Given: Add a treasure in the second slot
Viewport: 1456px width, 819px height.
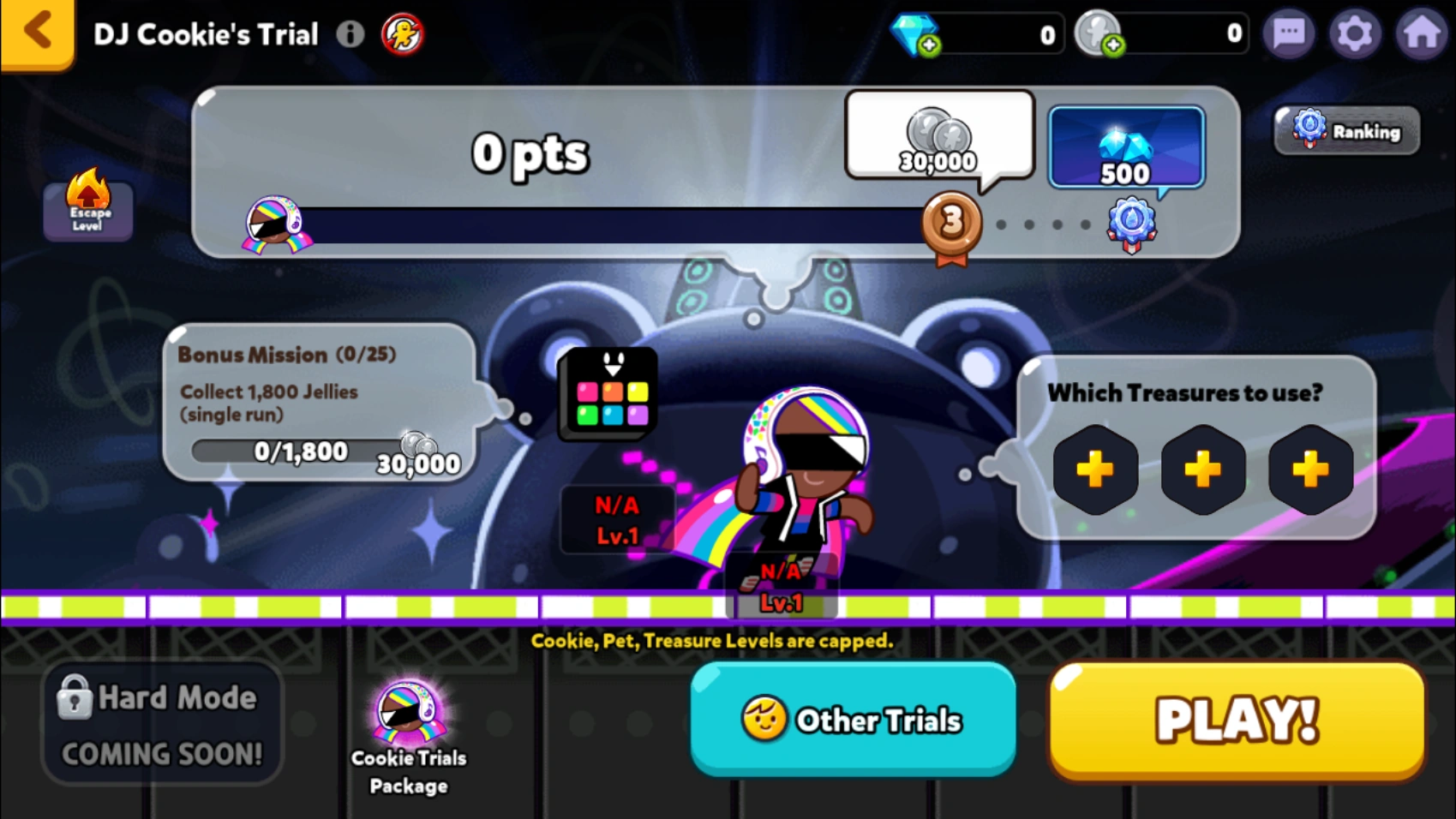Looking at the screenshot, I should click(x=1202, y=470).
